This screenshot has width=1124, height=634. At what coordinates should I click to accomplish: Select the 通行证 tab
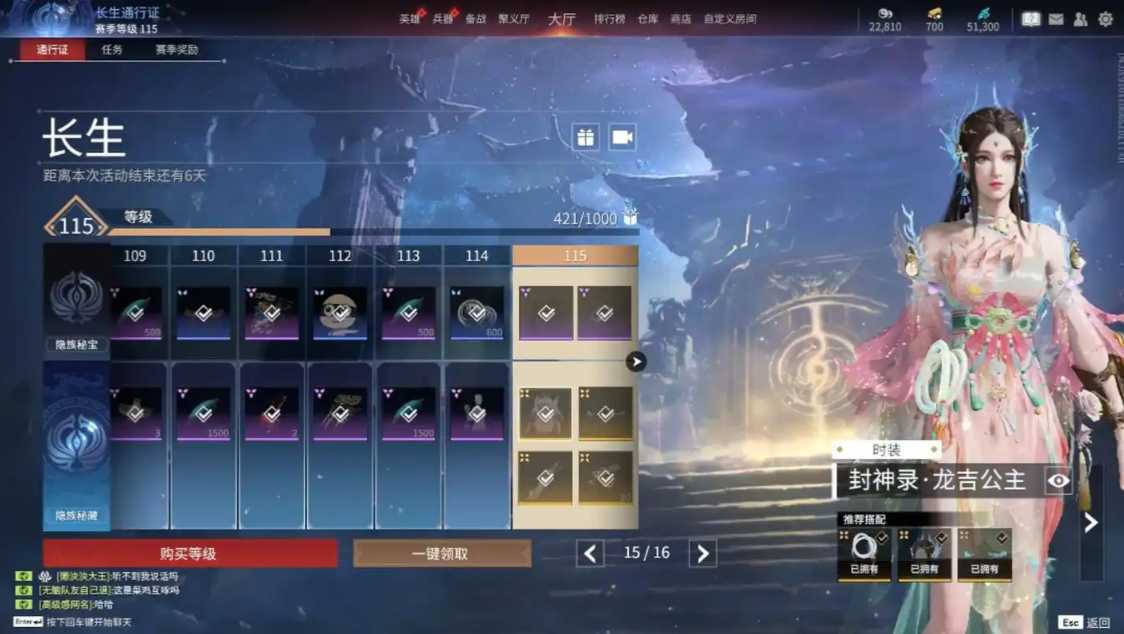[x=52, y=50]
